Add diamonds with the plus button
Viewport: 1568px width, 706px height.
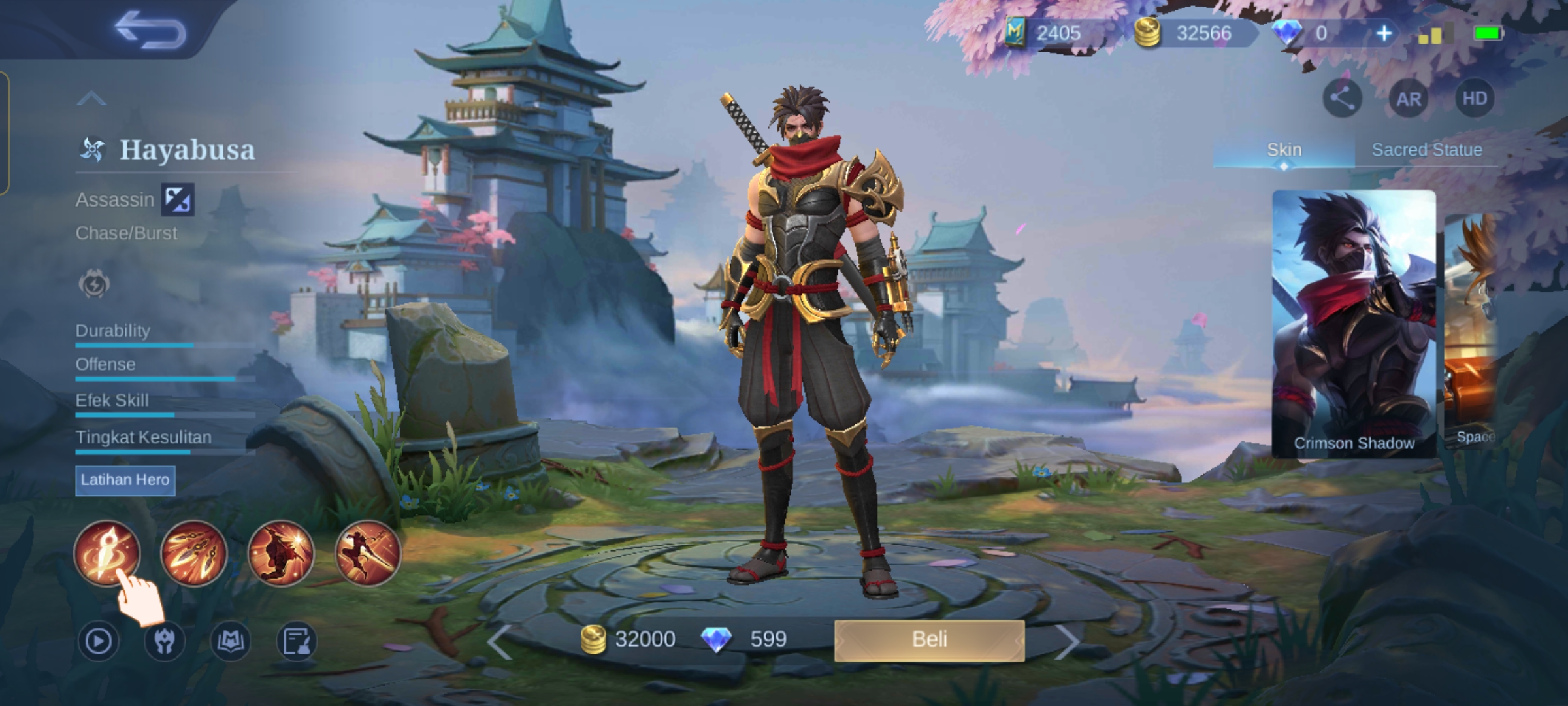(x=1383, y=33)
